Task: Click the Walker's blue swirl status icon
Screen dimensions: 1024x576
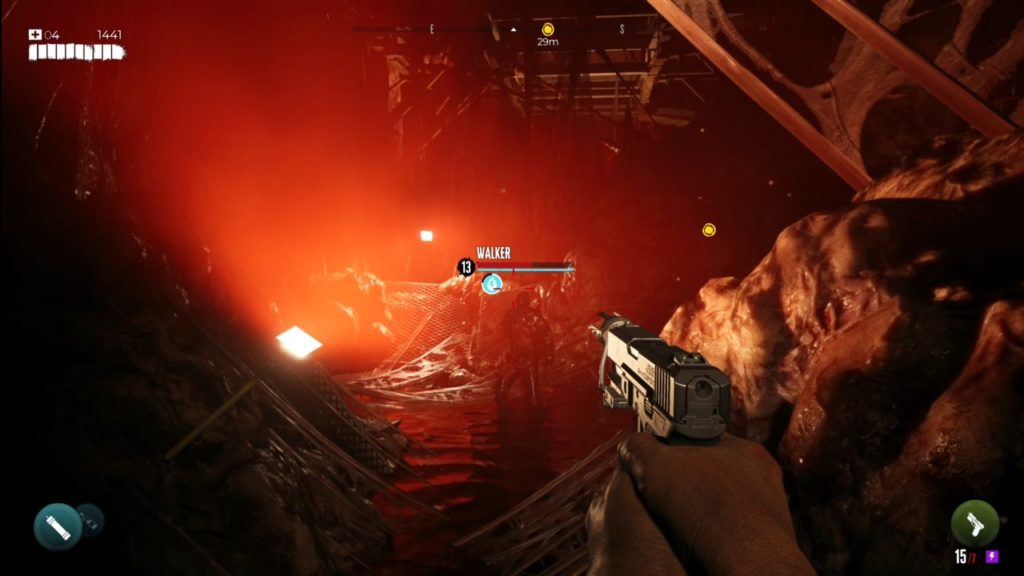Action: (x=491, y=285)
